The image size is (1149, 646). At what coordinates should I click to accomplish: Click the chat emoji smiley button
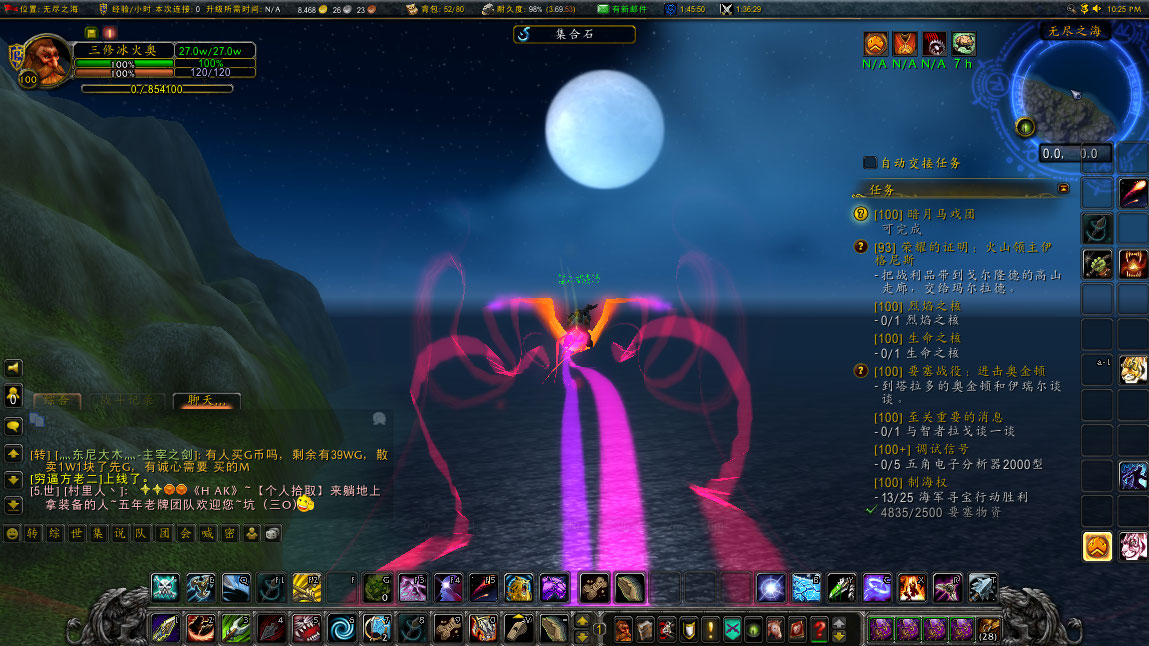[13, 534]
